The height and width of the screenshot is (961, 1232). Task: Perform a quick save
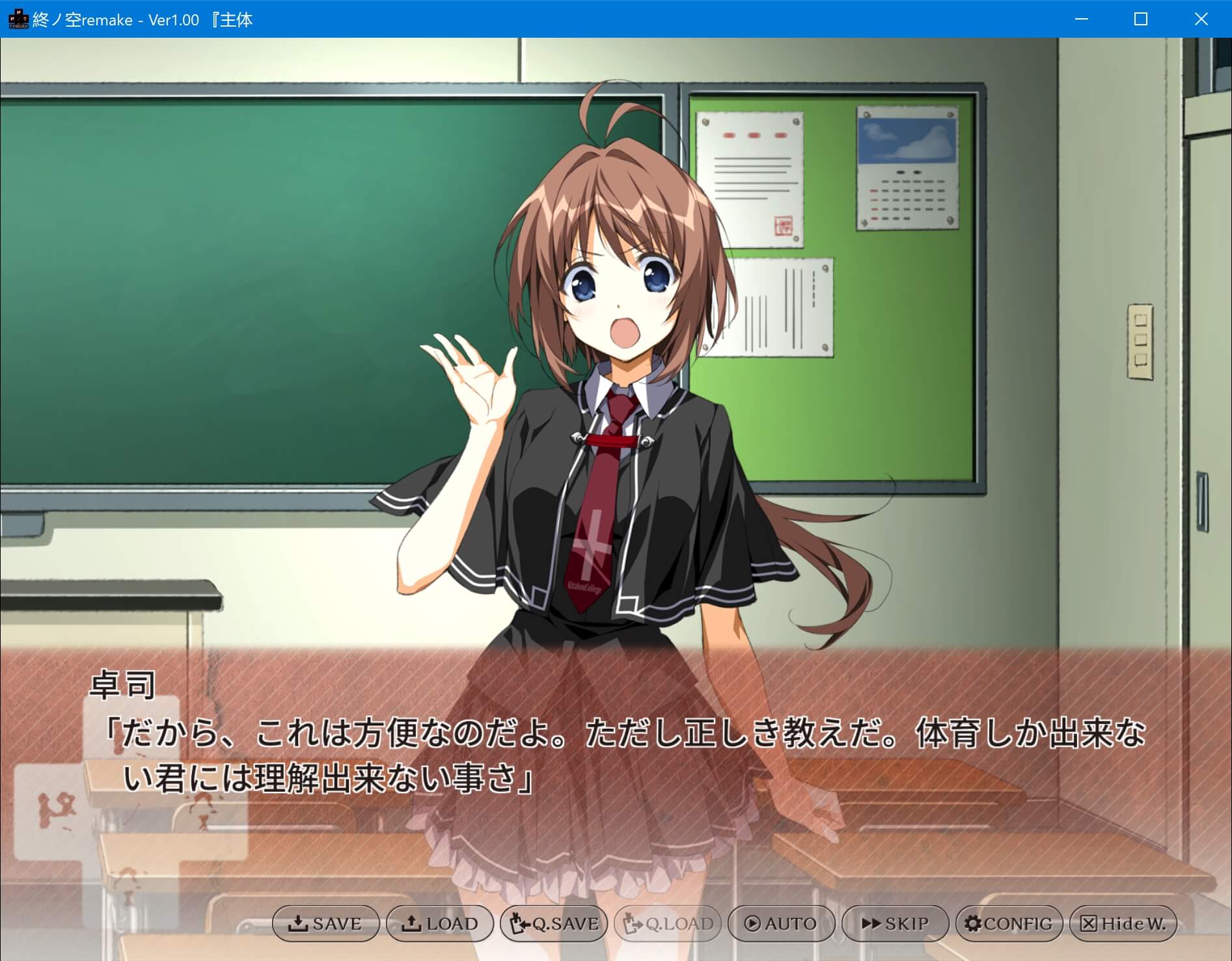(554, 923)
